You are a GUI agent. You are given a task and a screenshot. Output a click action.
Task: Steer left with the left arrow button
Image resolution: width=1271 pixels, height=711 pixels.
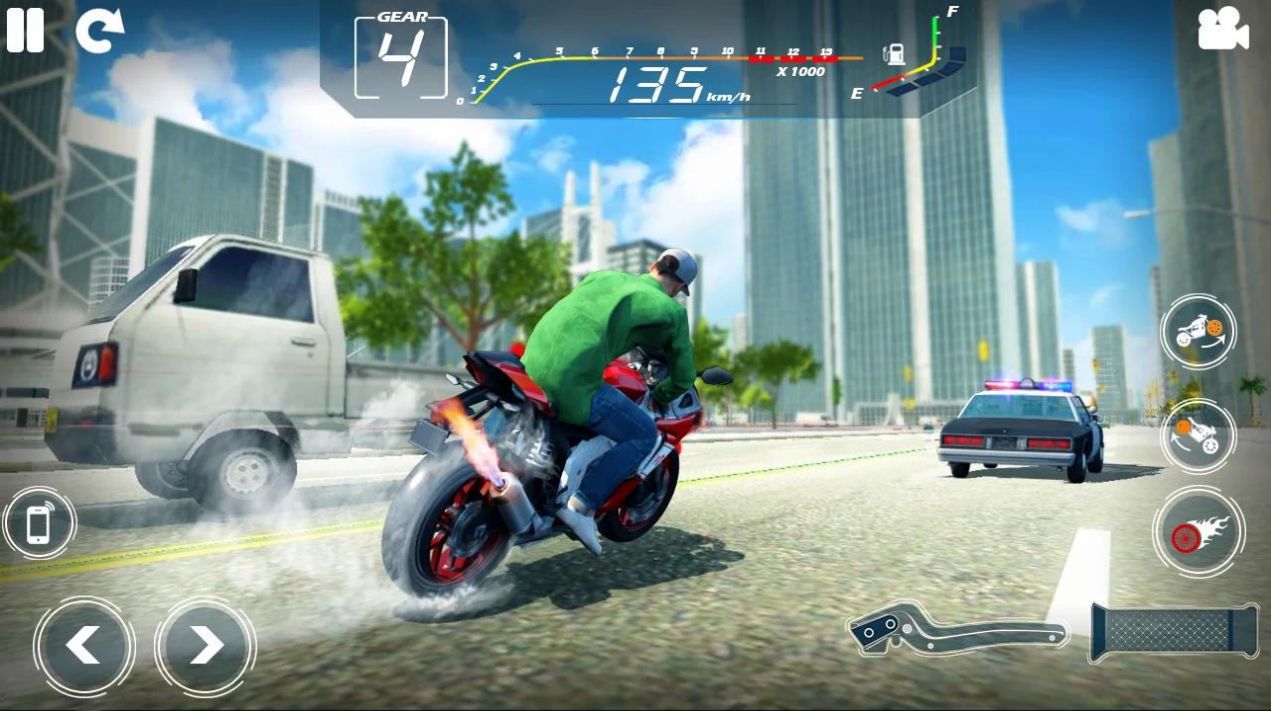pyautogui.click(x=84, y=646)
